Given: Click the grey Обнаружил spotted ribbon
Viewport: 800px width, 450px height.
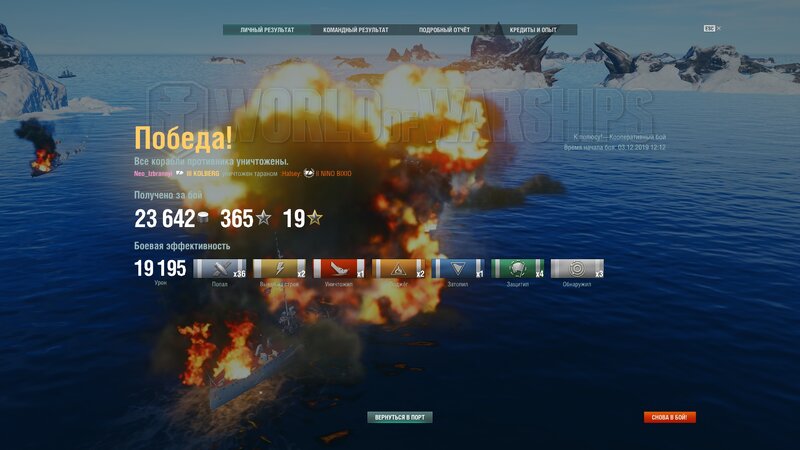Looking at the screenshot, I should 577,268.
